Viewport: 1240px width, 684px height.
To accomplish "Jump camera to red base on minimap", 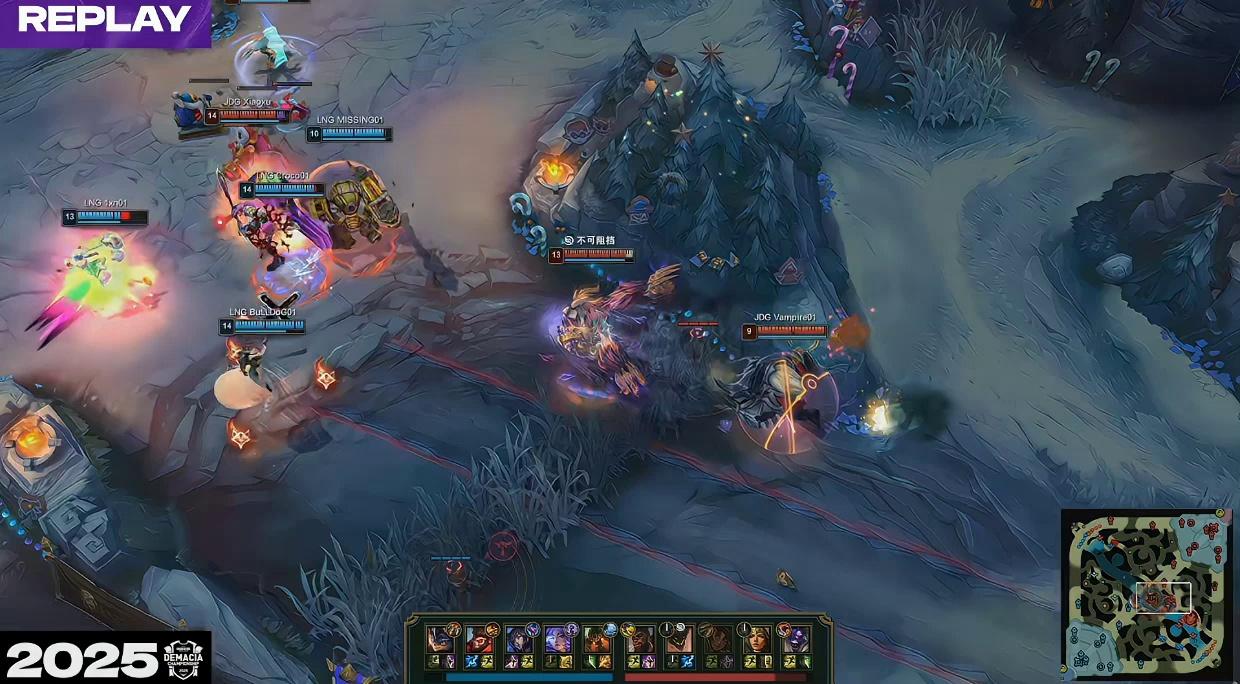I will click(x=1208, y=530).
